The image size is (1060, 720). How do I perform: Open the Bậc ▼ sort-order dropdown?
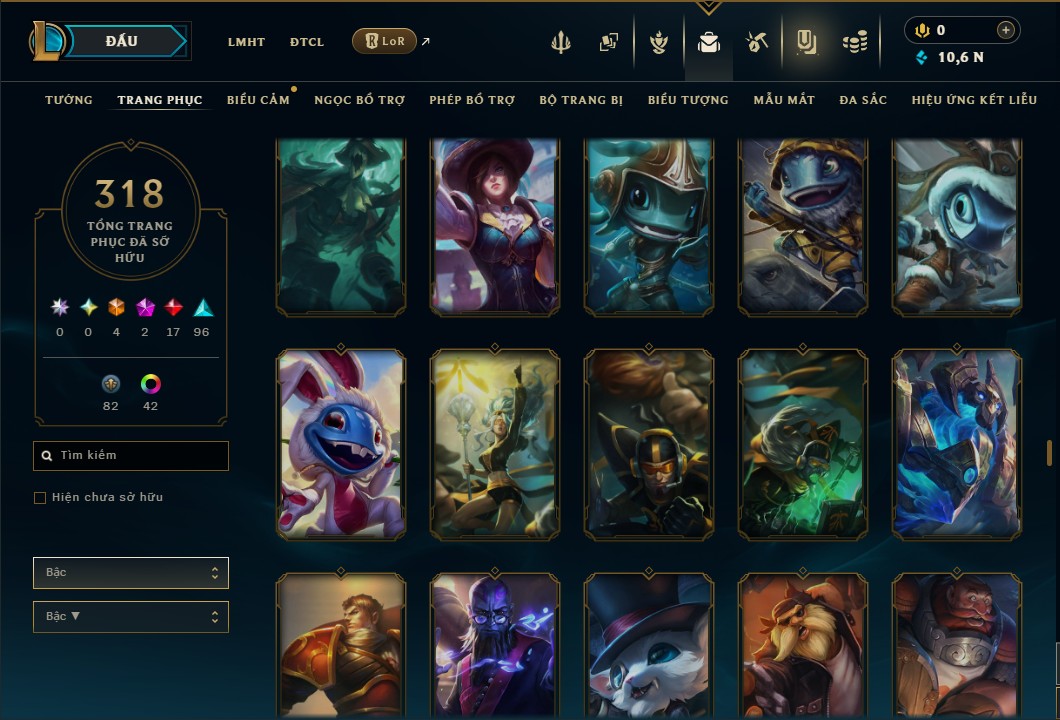131,617
